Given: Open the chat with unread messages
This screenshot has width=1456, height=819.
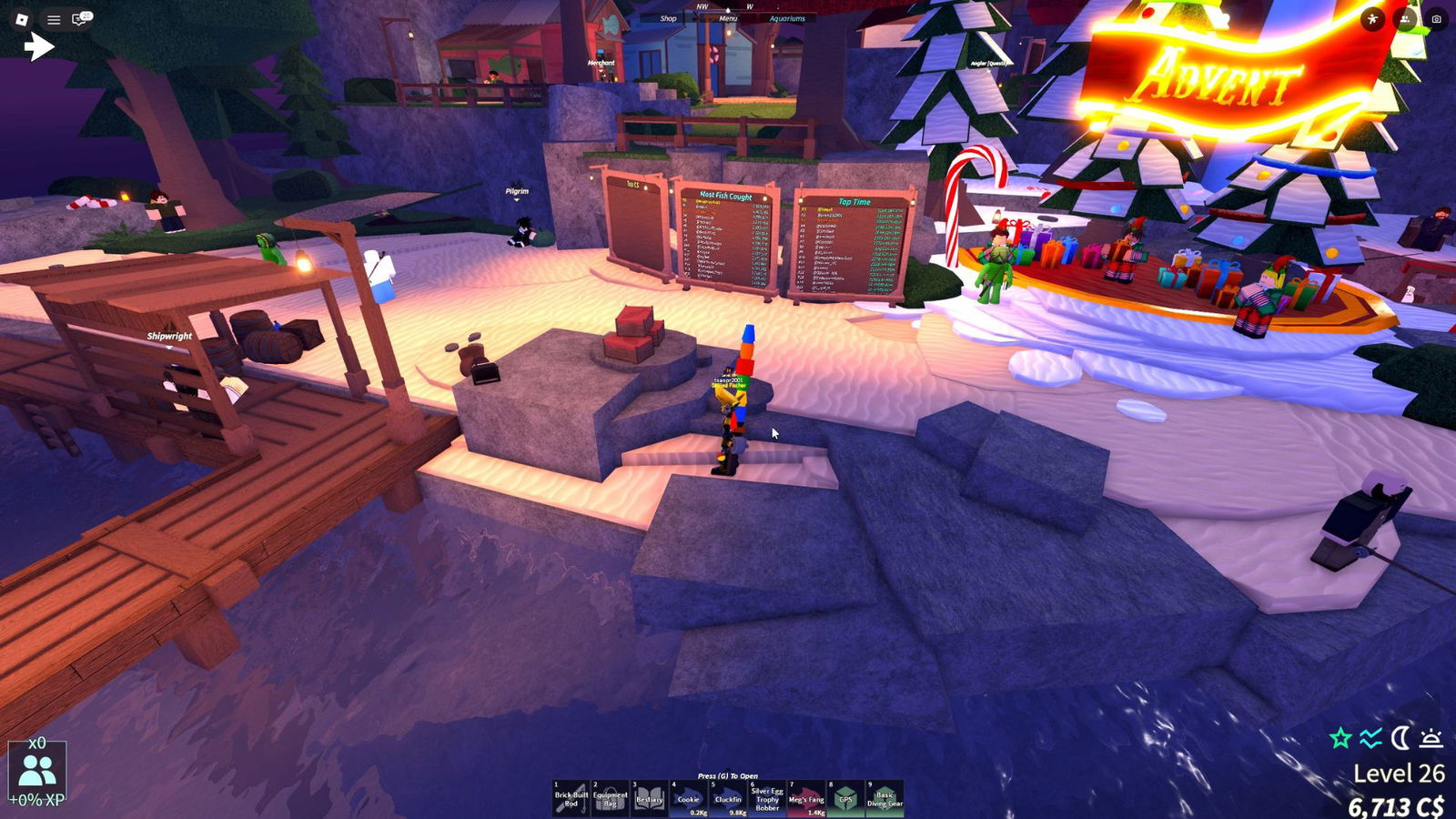Looking at the screenshot, I should pos(82,18).
